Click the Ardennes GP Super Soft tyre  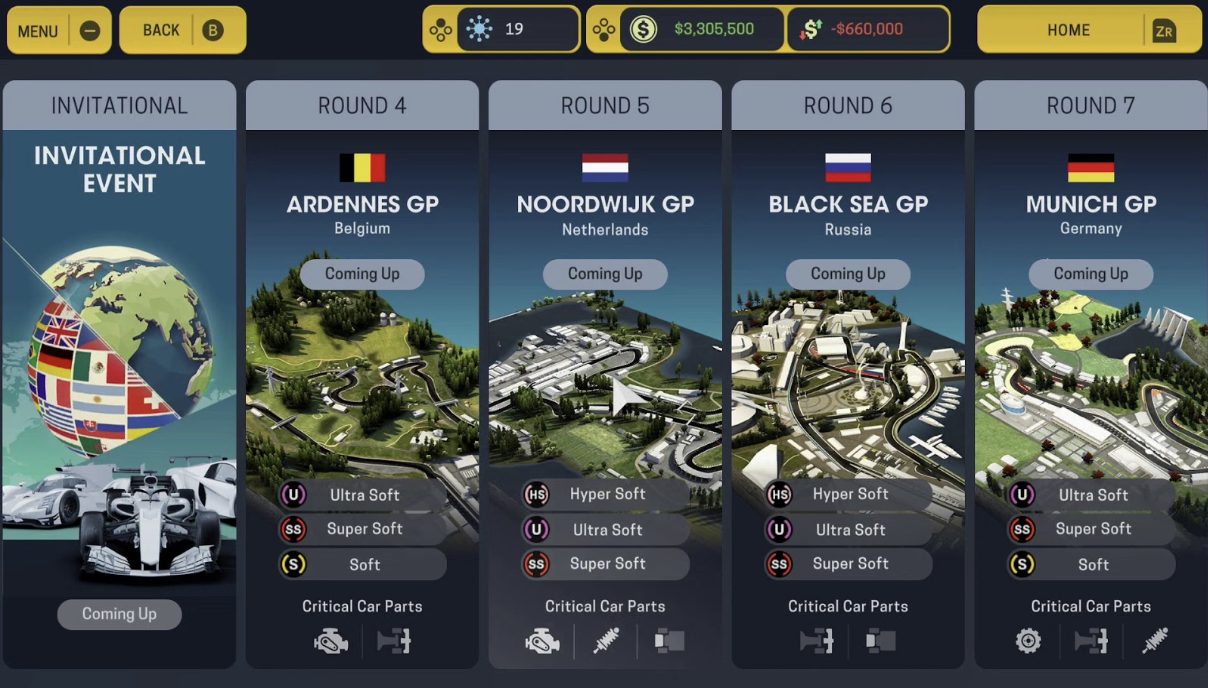[x=363, y=530]
